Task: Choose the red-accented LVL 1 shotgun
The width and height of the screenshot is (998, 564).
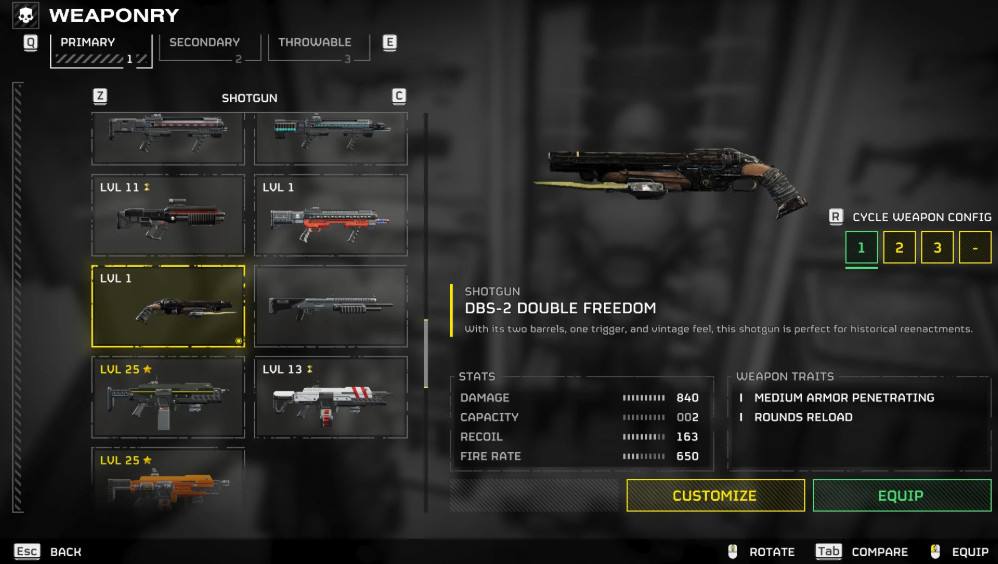Action: [x=331, y=215]
